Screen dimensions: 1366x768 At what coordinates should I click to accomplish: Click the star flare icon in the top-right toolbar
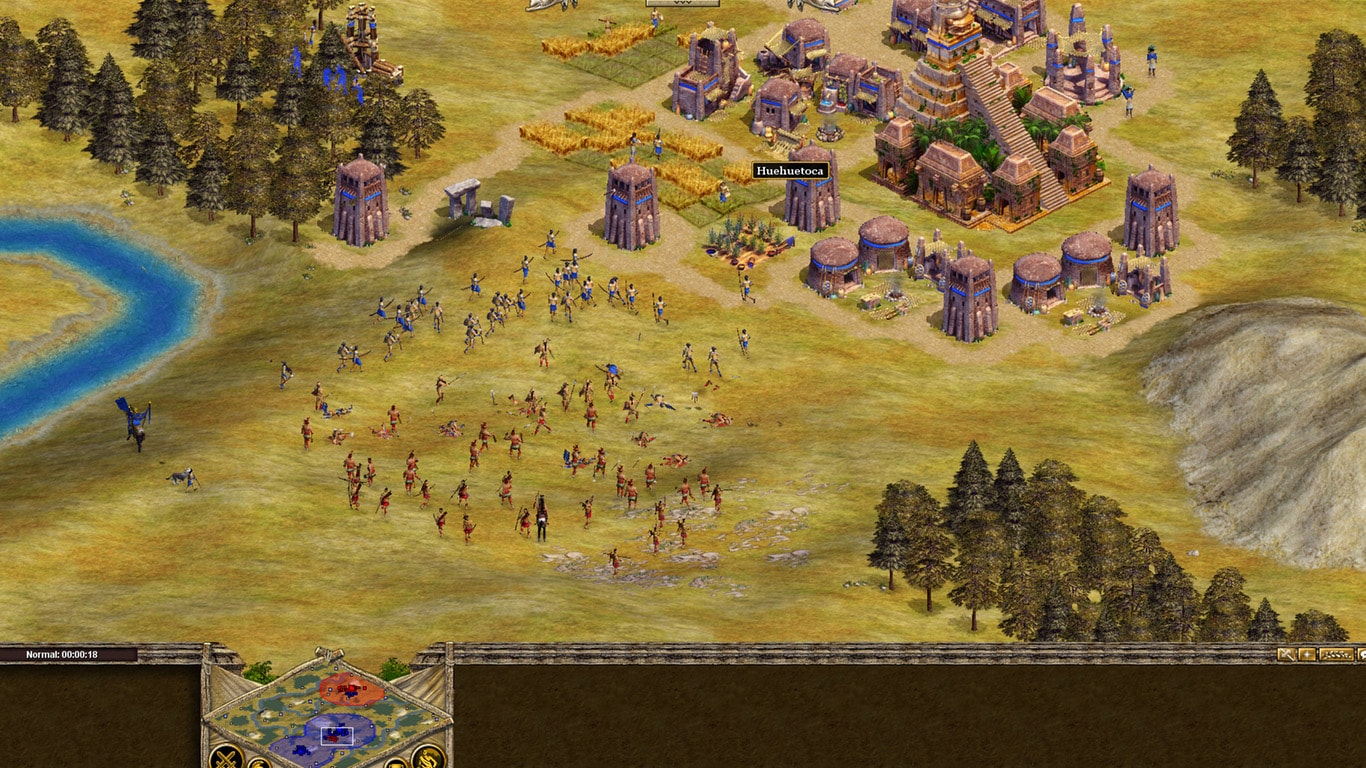[1307, 655]
